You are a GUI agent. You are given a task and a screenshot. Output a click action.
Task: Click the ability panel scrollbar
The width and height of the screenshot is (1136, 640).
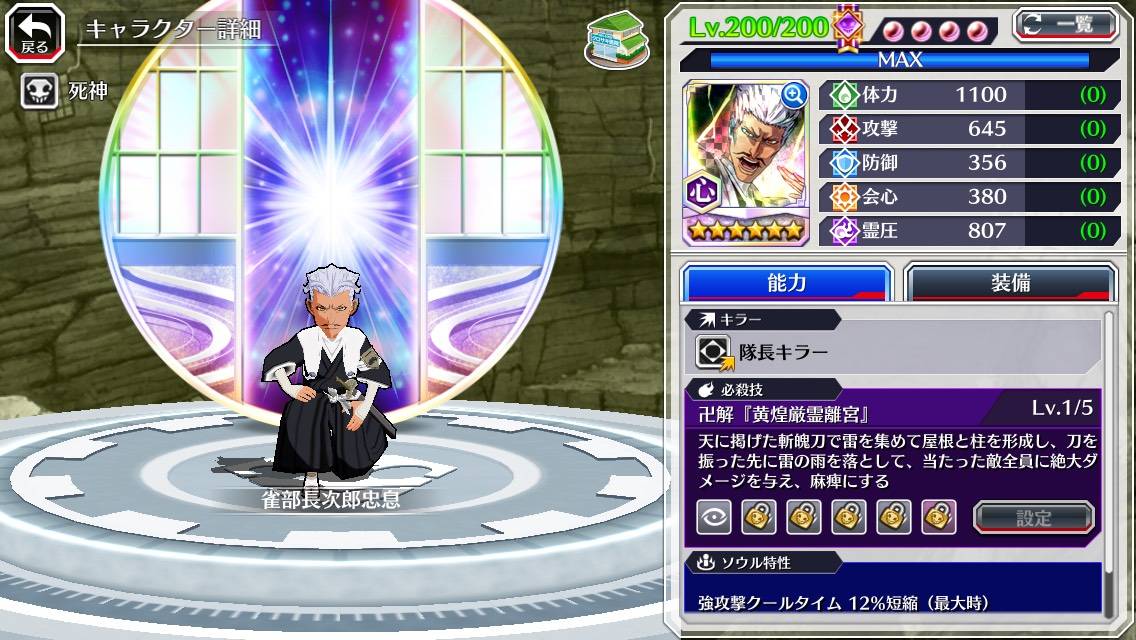1110,460
